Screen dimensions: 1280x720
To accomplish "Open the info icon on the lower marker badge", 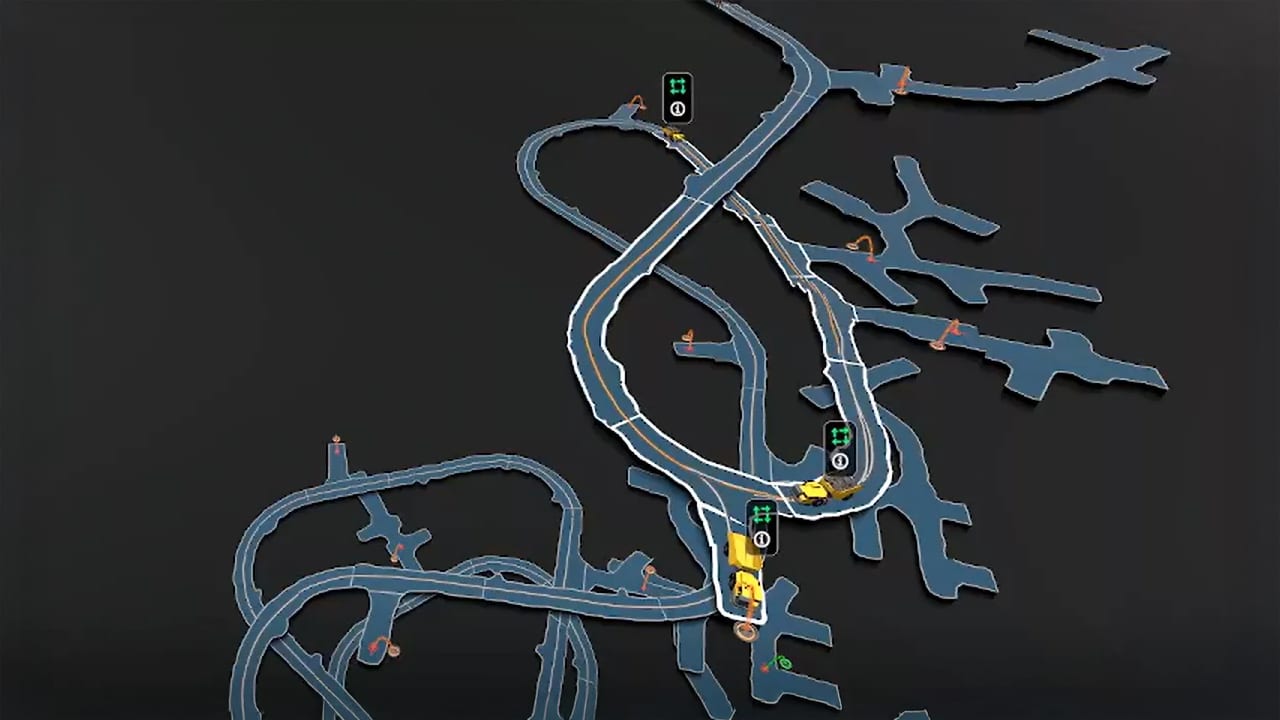I will [x=763, y=540].
